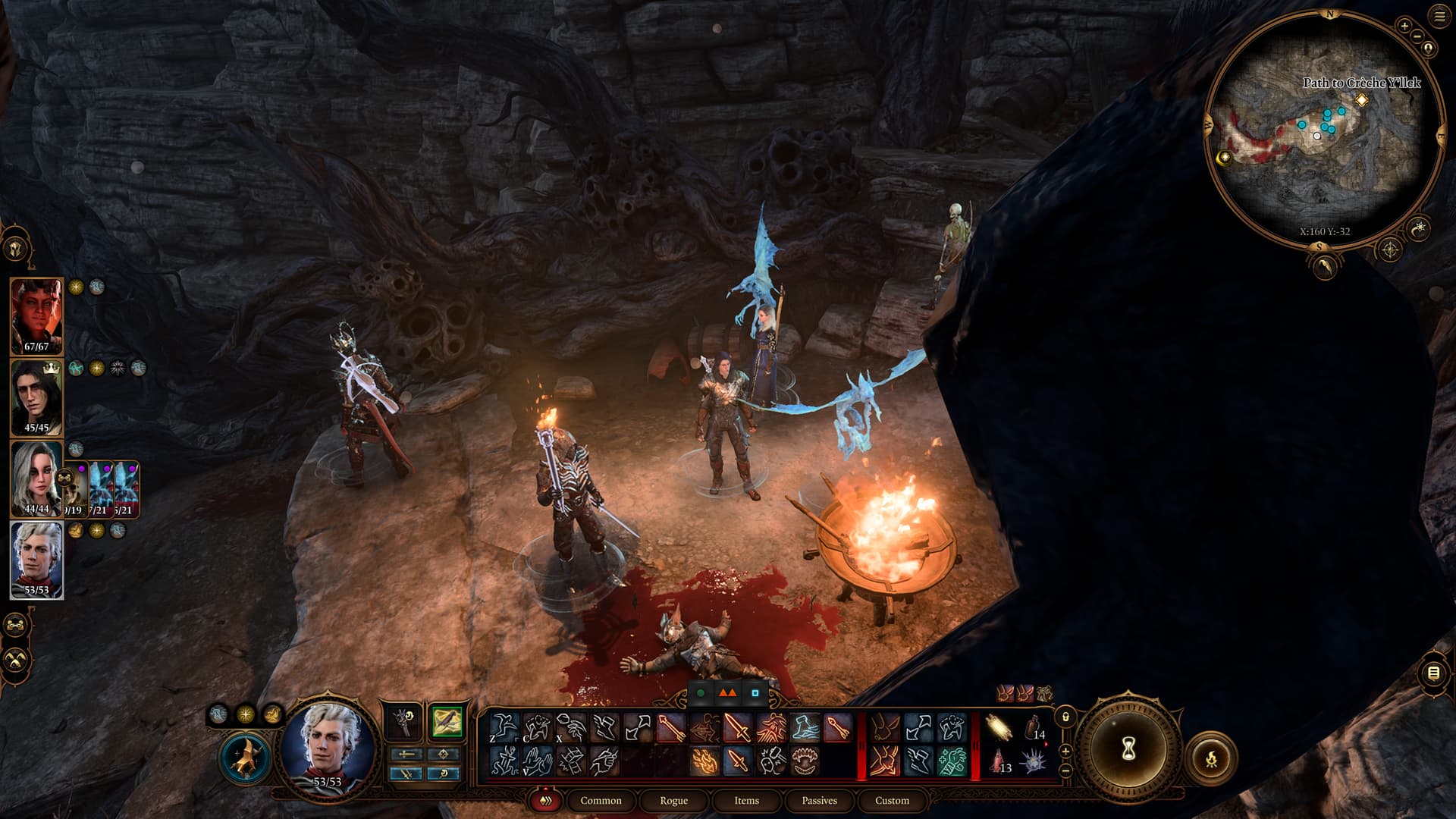Open the Rogue actions tab
Viewport: 1456px width, 819px height.
point(673,800)
